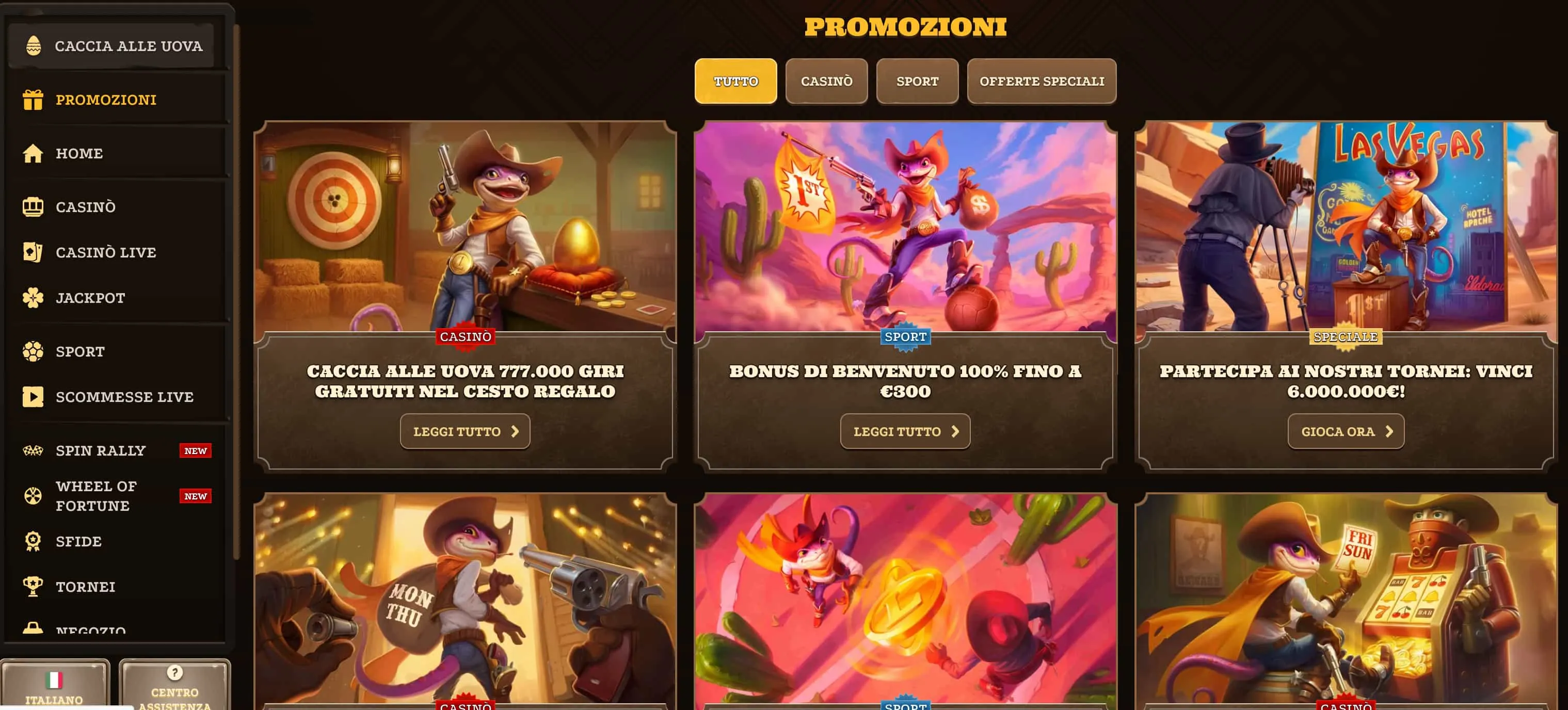Select the Sport filter tab
1568x710 pixels.
pyautogui.click(x=917, y=81)
